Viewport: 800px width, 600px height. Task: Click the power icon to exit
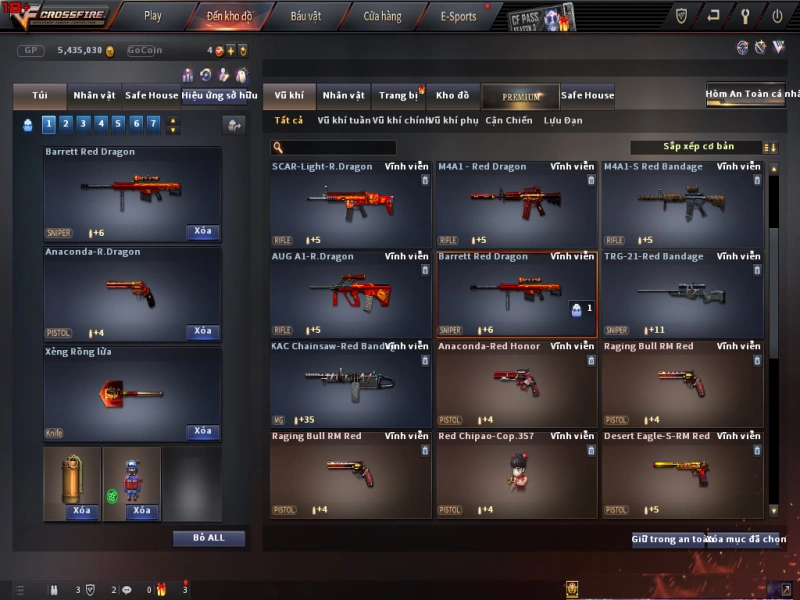tap(777, 16)
